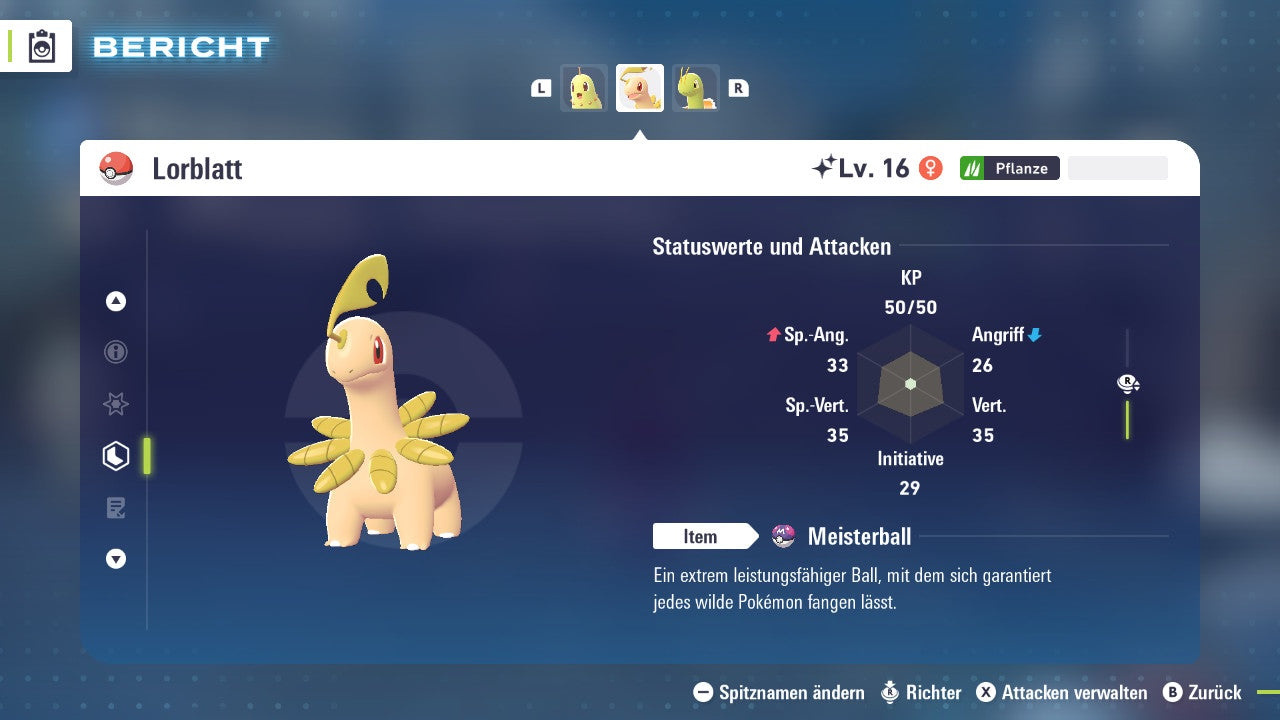Expand downward with the down arrow button

pyautogui.click(x=115, y=559)
